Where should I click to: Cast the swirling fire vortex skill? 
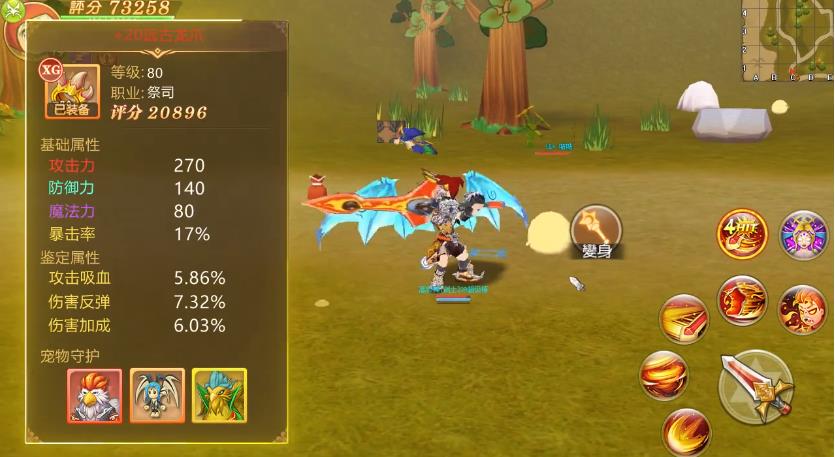click(x=664, y=375)
